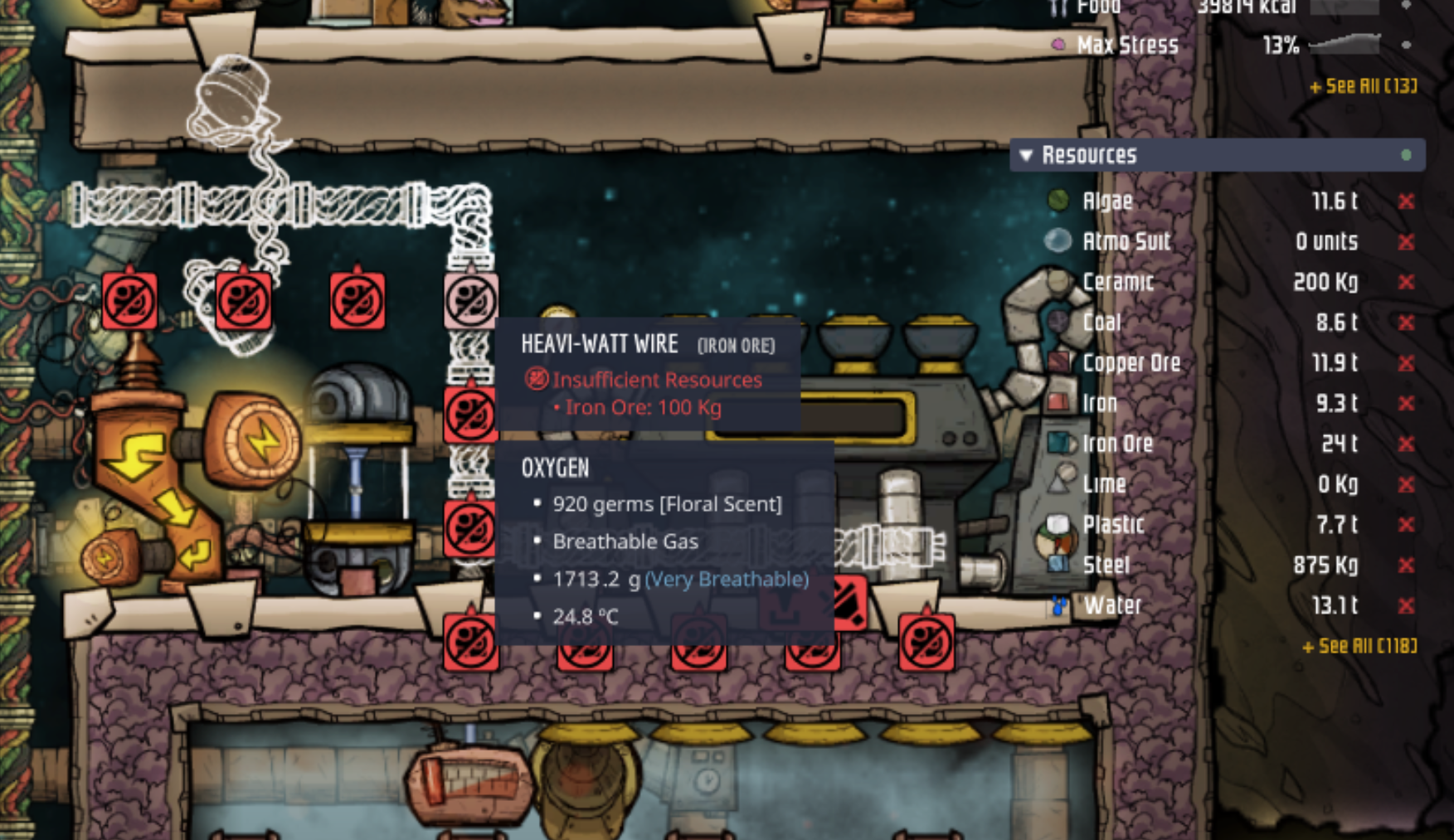Click the Copper Ore resource icon
Image resolution: width=1454 pixels, height=840 pixels.
point(1057,362)
